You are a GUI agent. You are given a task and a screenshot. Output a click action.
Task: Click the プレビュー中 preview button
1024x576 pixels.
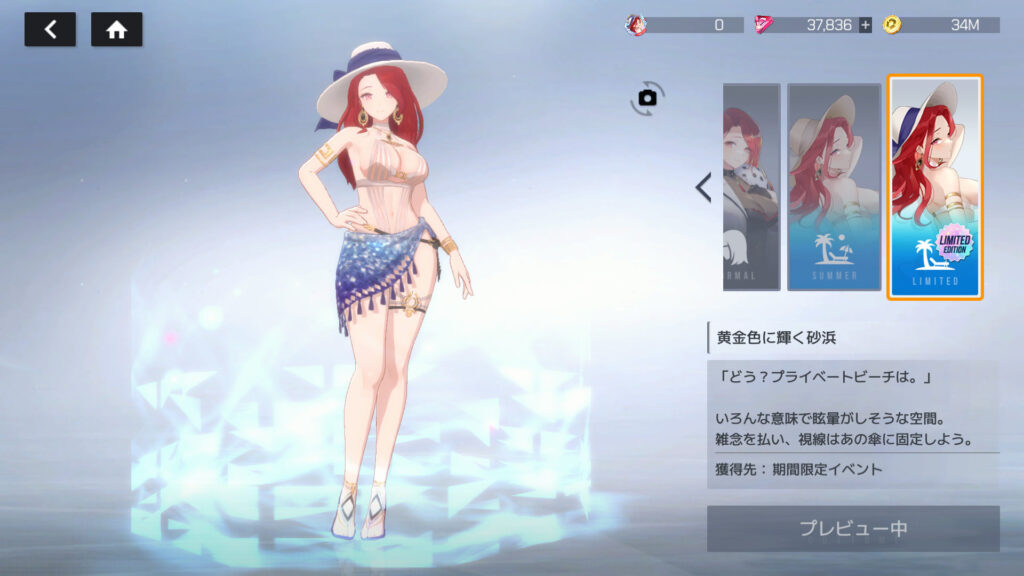pyautogui.click(x=853, y=528)
